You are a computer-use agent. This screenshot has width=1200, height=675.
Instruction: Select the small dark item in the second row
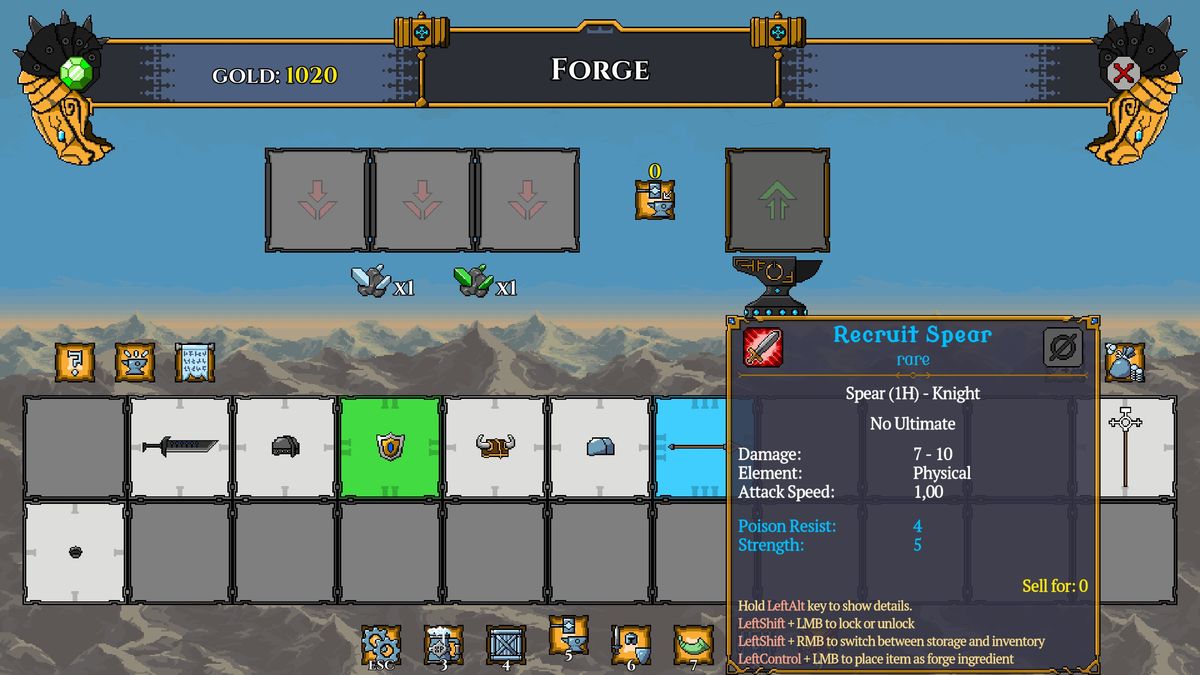pyautogui.click(x=75, y=552)
